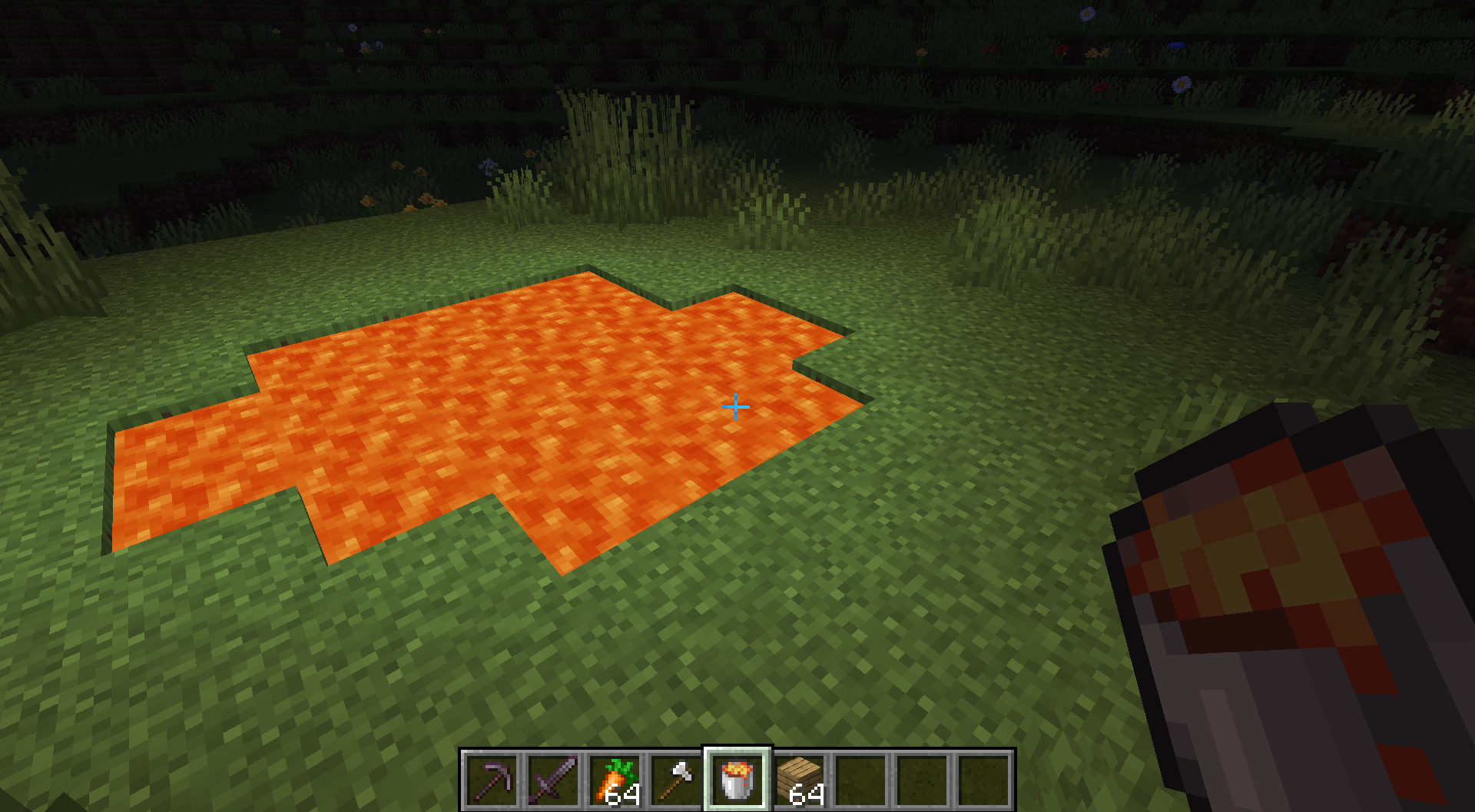Select the netherite sword in the hotbar

554,781
